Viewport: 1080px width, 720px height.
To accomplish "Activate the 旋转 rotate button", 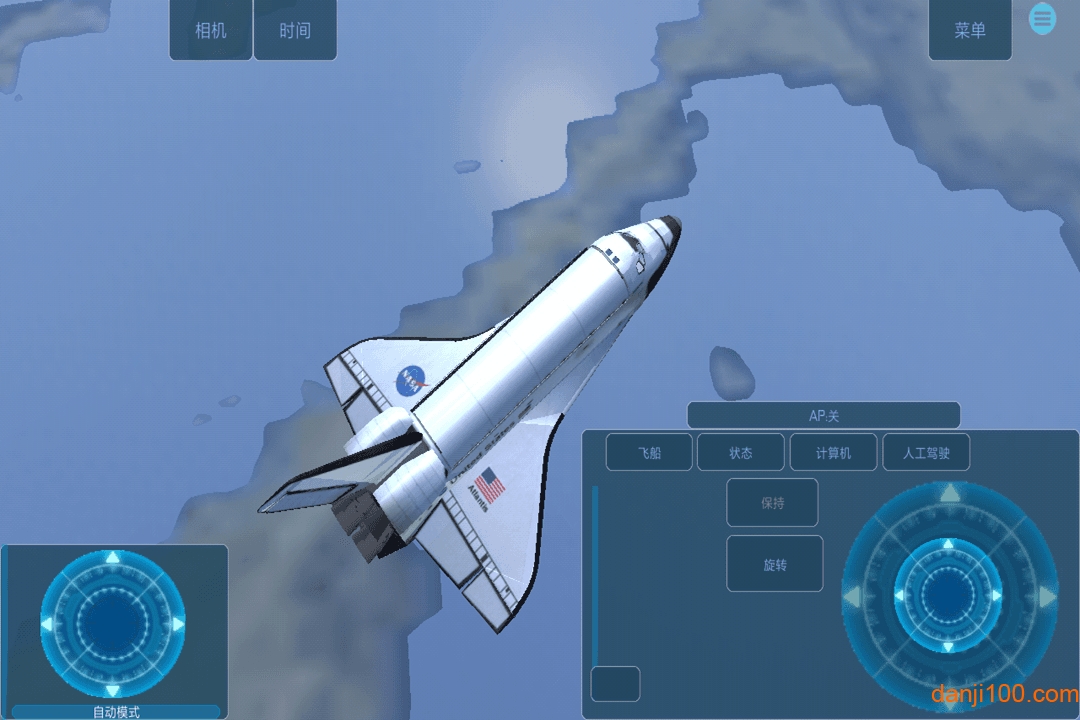I will [774, 564].
